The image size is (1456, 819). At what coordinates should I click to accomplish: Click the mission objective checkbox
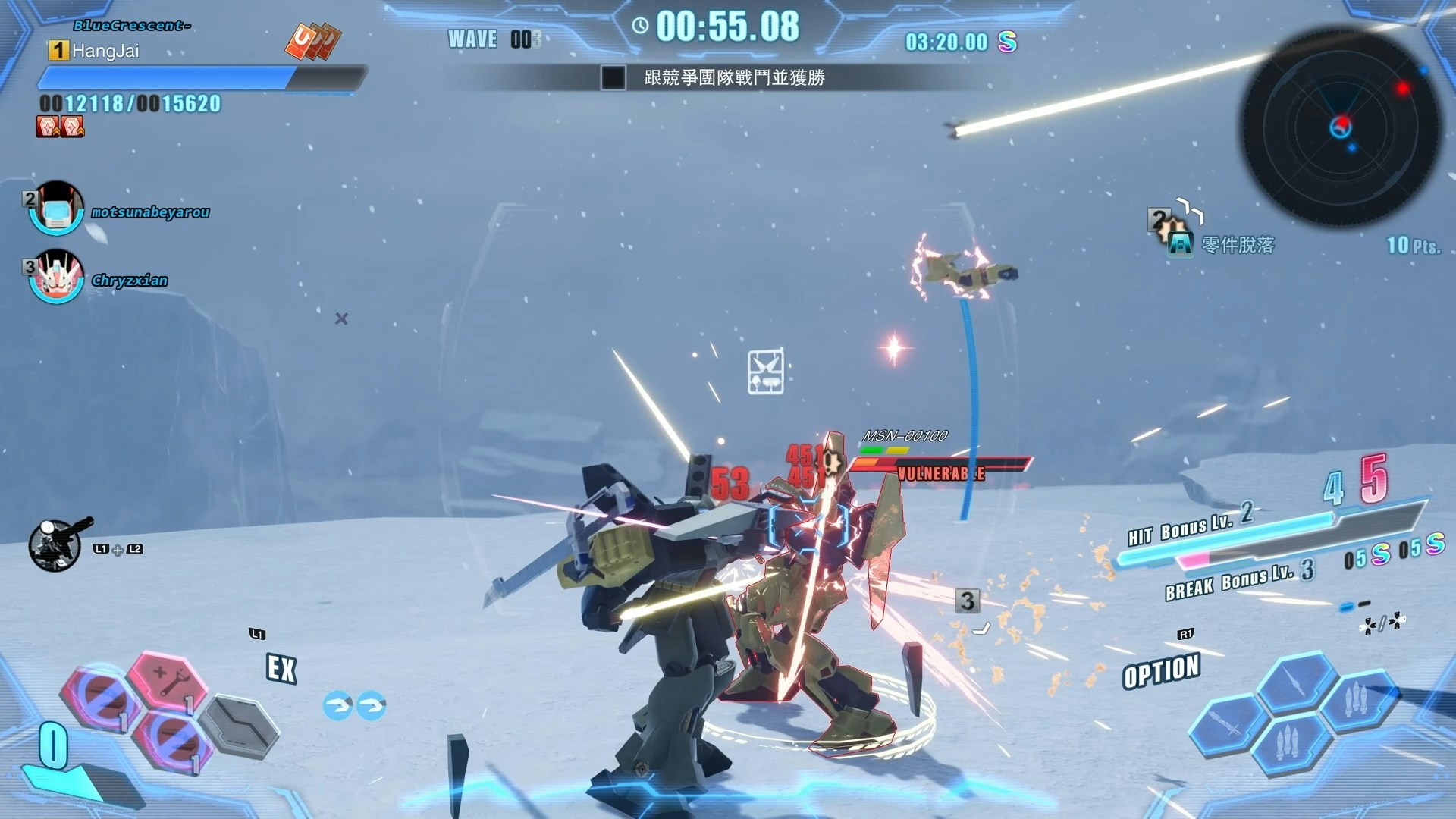click(613, 77)
